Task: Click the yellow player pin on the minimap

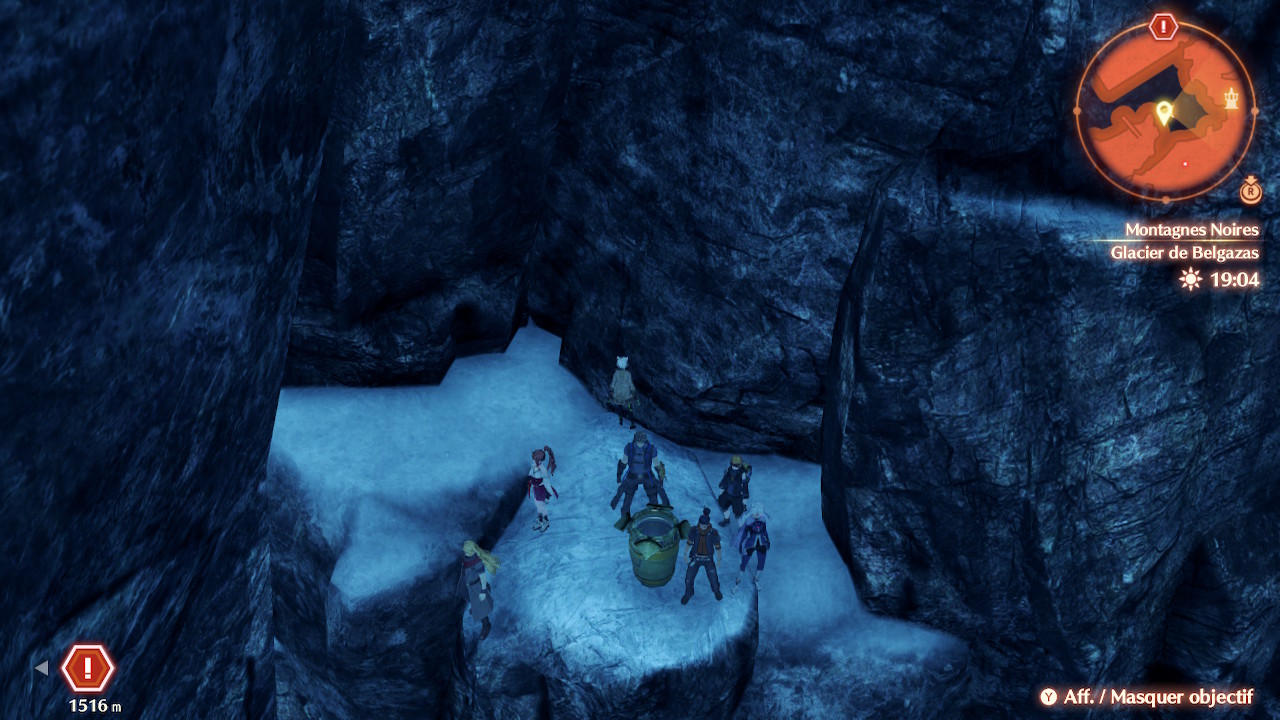Action: coord(1163,113)
